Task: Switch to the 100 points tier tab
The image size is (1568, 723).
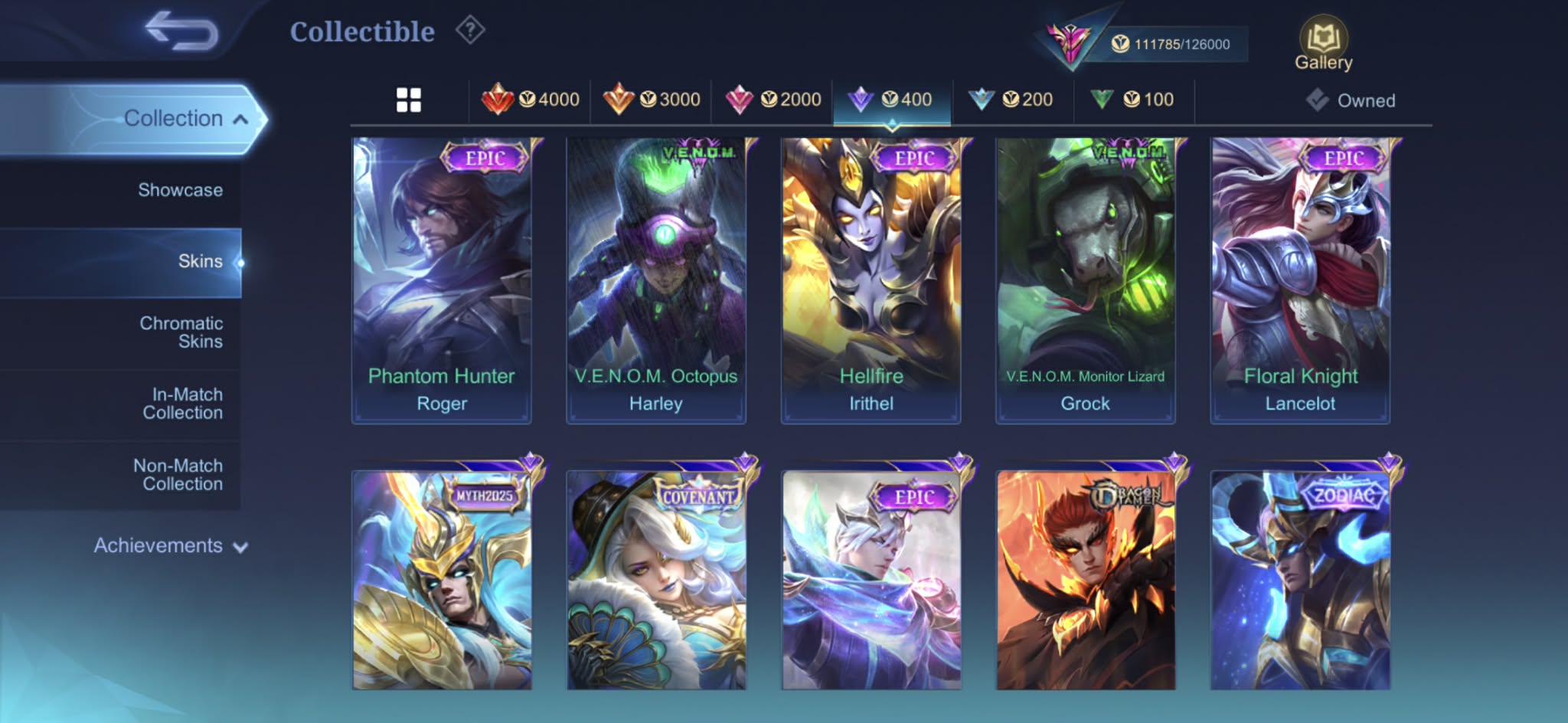Action: [x=1132, y=100]
